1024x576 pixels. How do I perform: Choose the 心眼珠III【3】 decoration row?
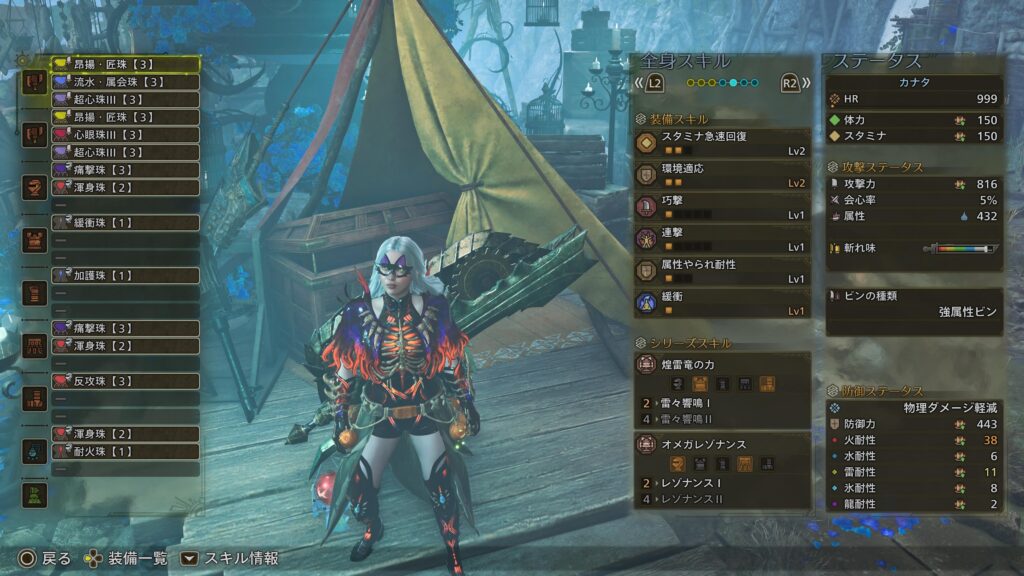point(125,134)
